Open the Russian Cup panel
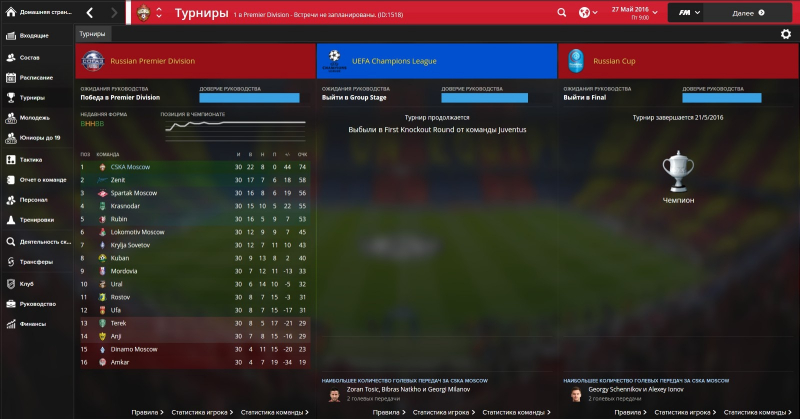 (x=677, y=61)
